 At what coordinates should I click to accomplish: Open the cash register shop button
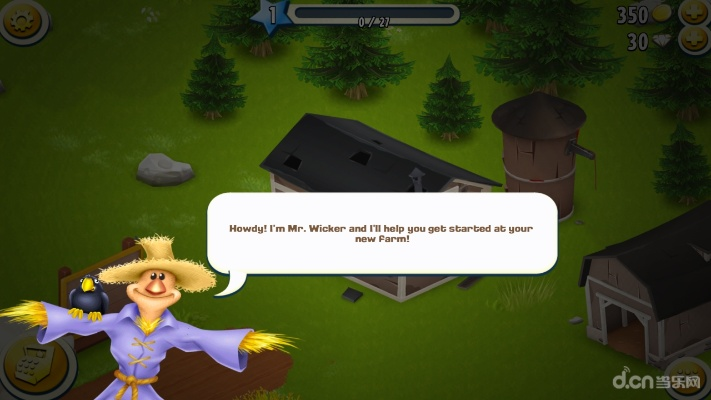(24, 370)
